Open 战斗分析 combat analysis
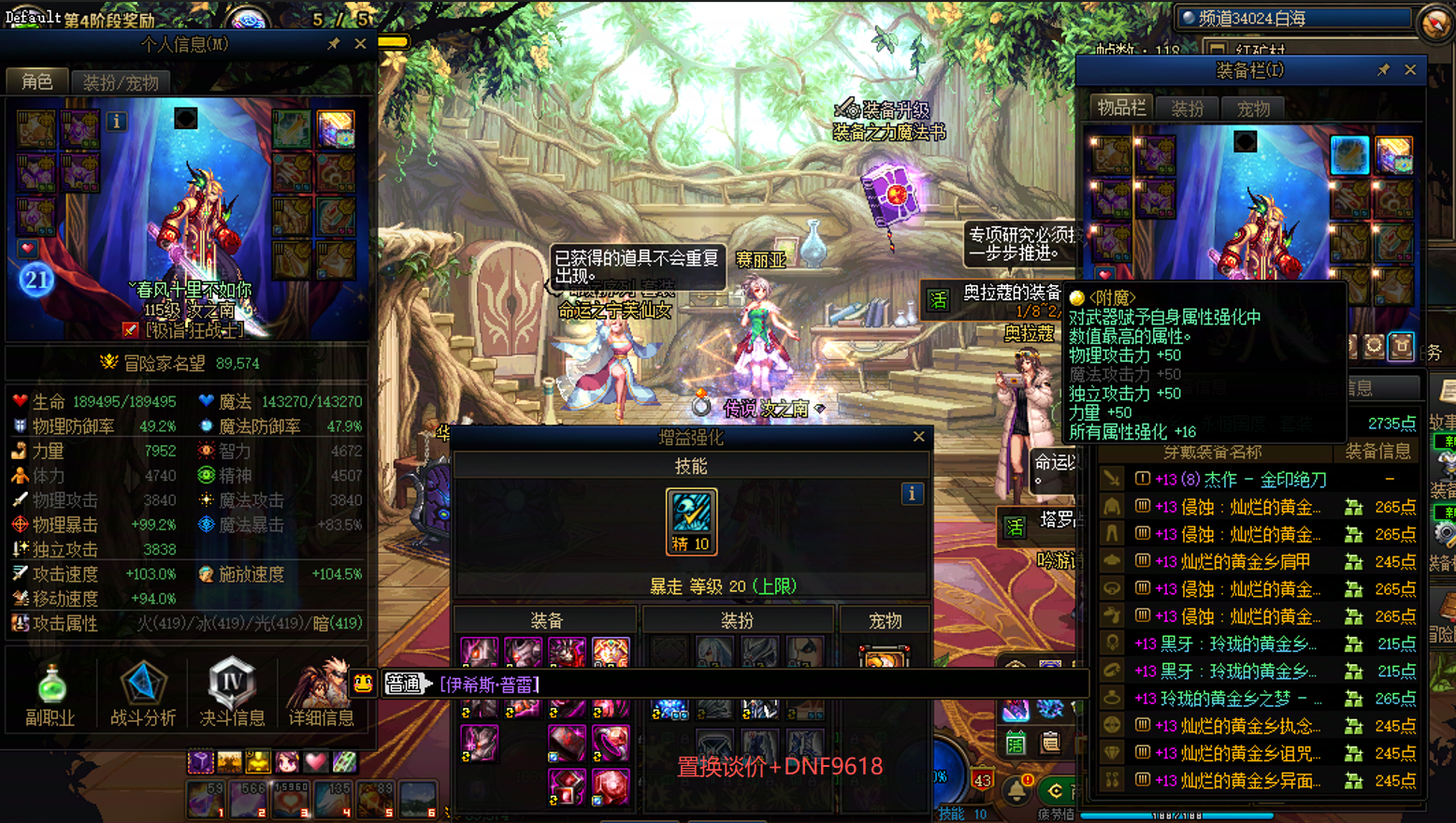1456x823 pixels. [142, 693]
